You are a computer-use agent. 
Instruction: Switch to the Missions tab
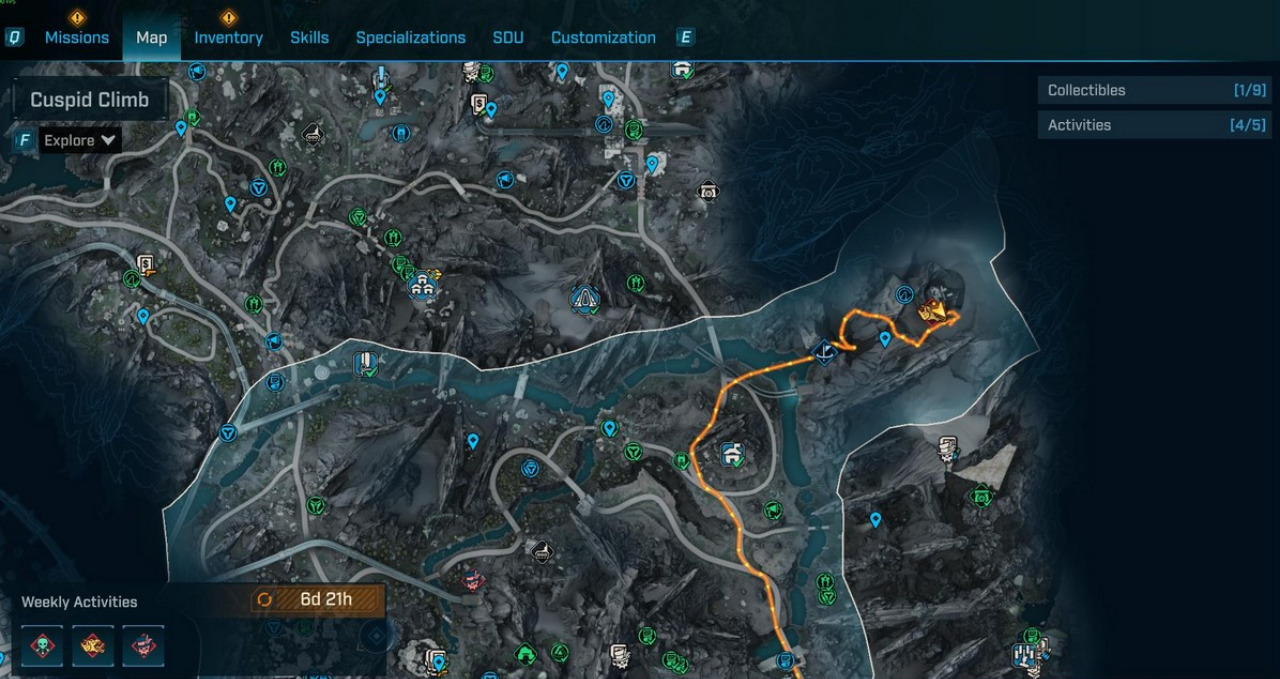(x=77, y=38)
